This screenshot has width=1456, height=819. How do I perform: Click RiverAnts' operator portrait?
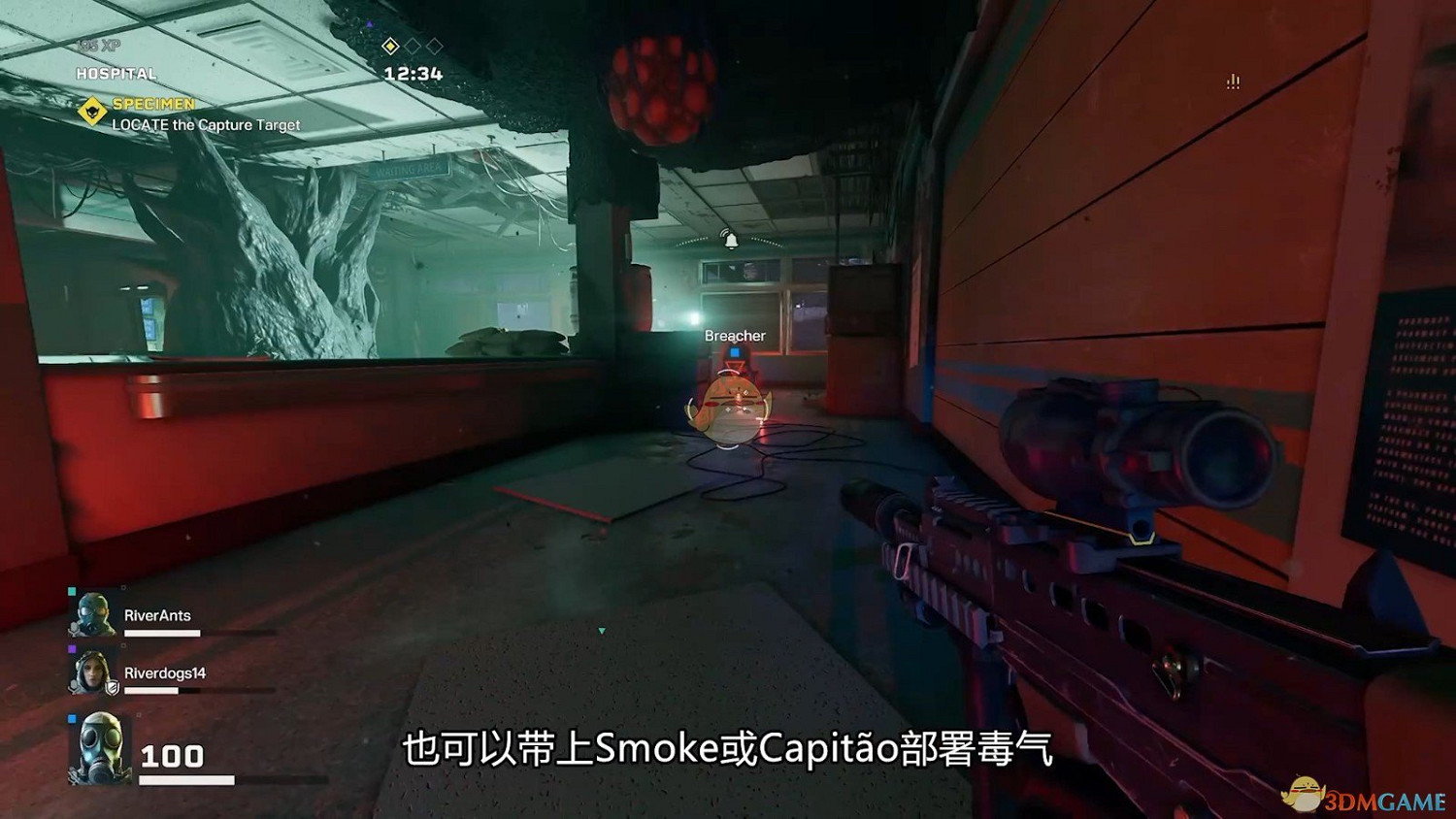point(92,613)
